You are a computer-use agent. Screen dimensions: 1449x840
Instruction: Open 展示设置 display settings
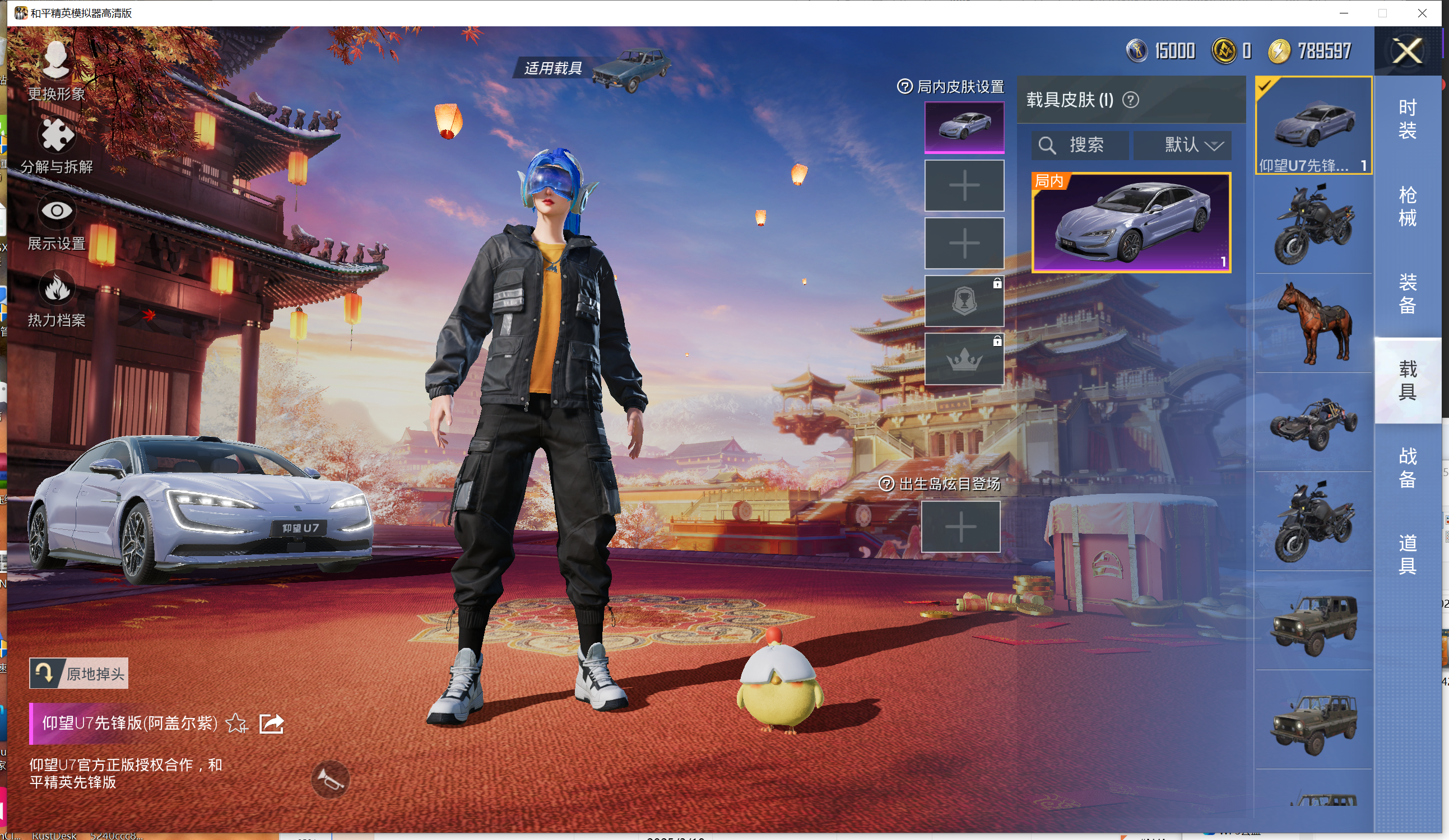tap(57, 222)
